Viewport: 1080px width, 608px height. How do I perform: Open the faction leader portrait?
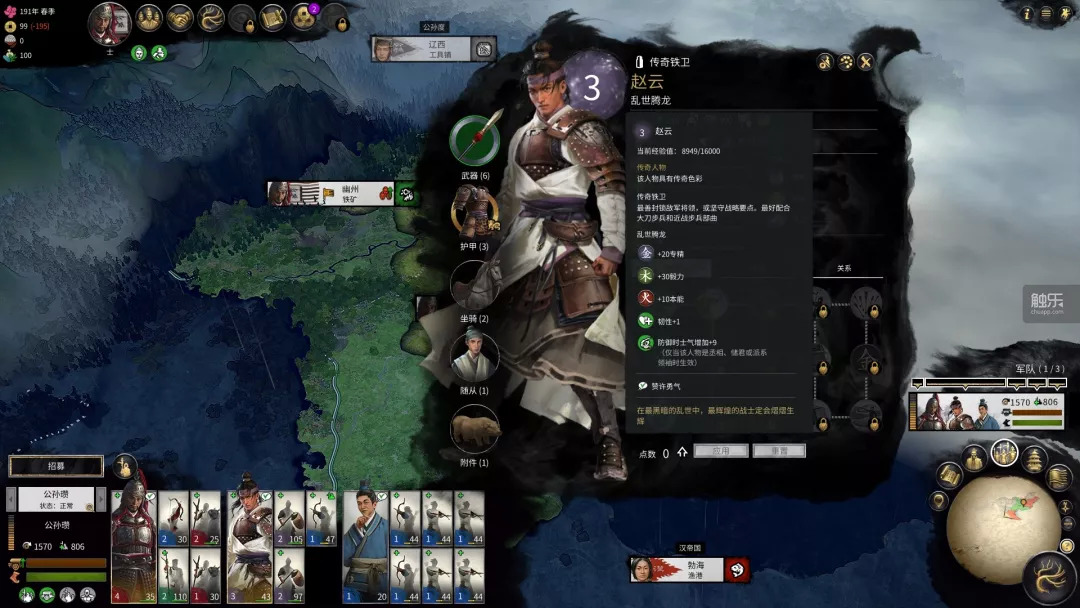(x=110, y=22)
